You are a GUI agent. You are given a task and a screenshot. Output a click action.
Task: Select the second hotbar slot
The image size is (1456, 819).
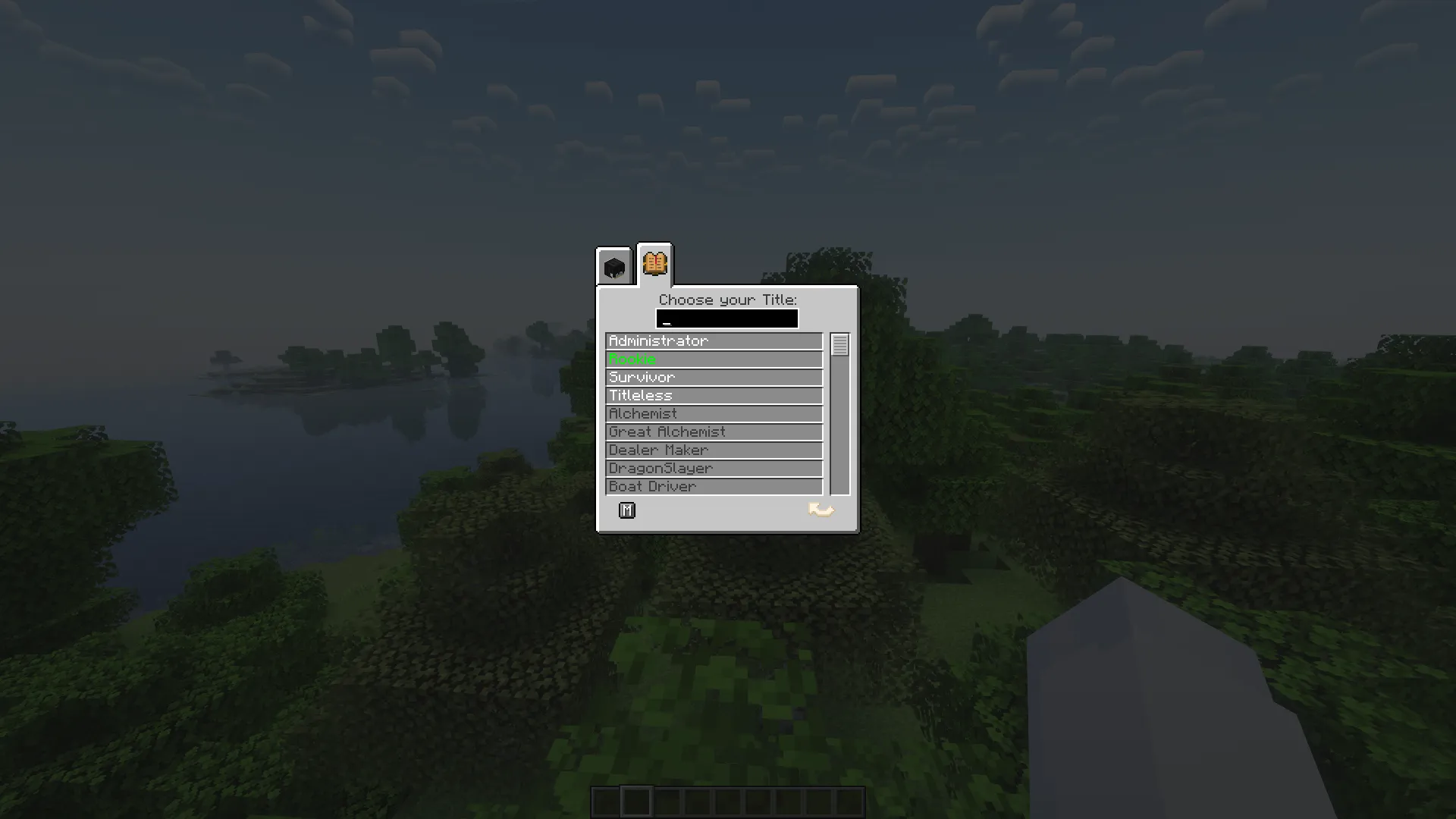click(637, 801)
